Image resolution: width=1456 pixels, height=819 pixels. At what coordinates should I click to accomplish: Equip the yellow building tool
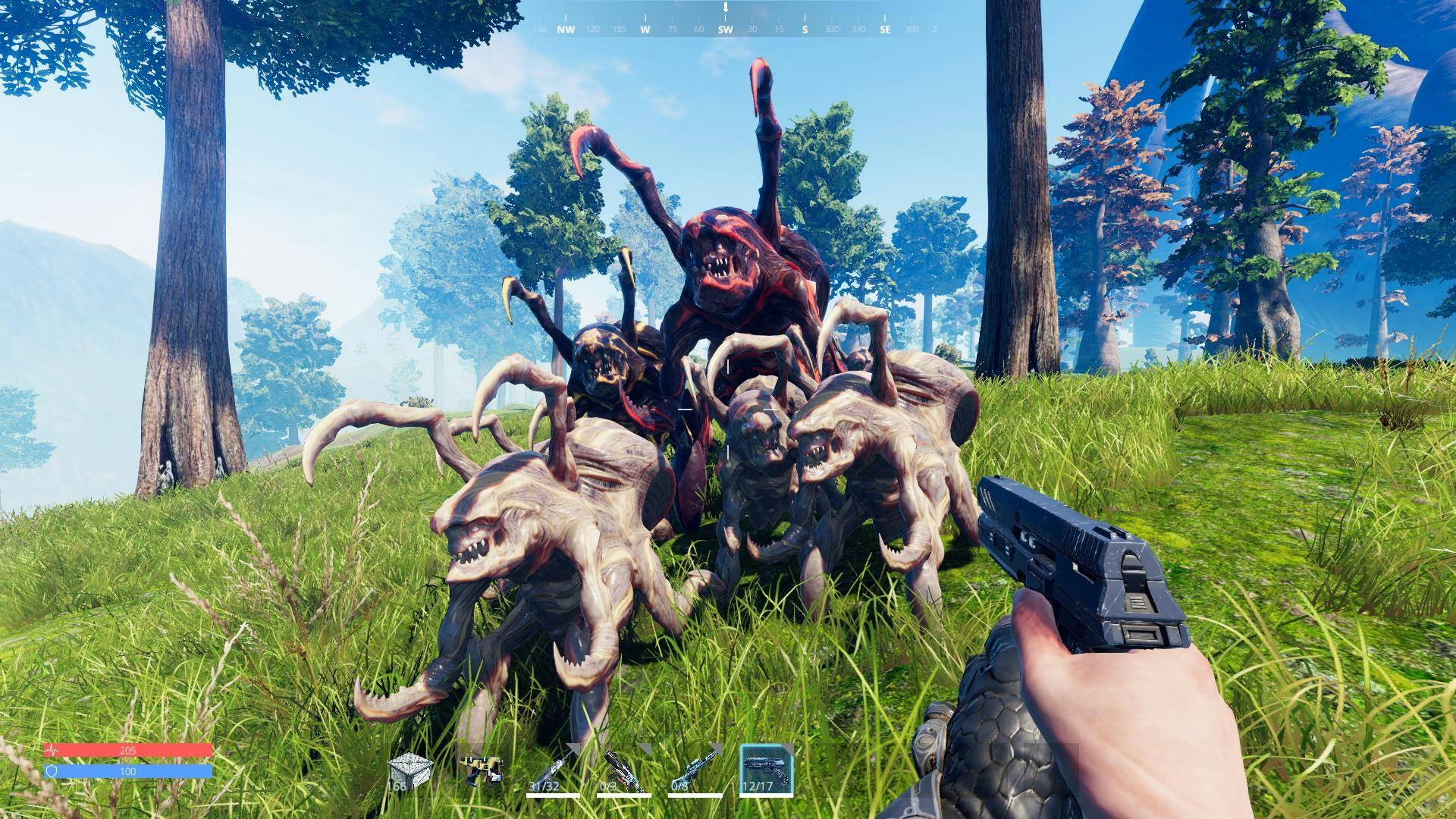[479, 769]
